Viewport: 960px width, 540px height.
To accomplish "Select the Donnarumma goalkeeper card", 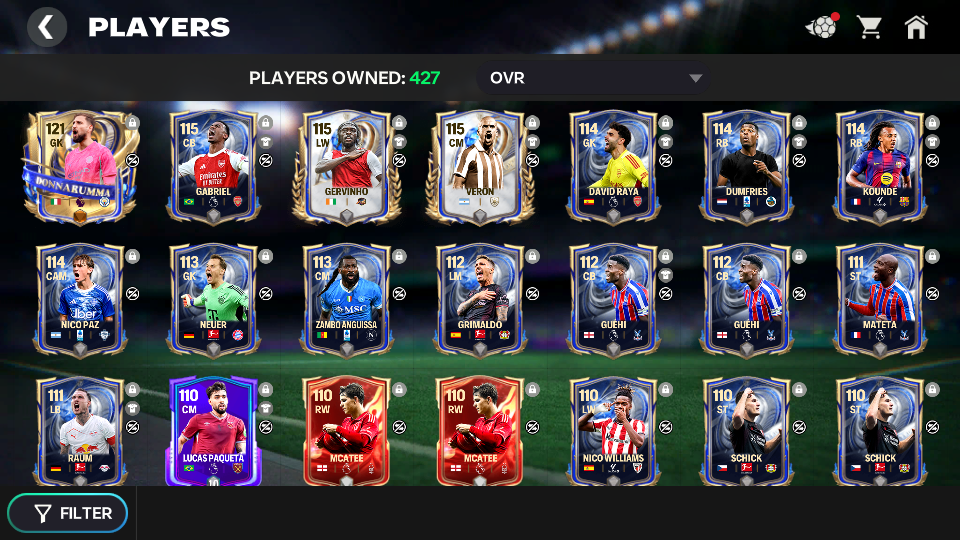I will [78, 166].
